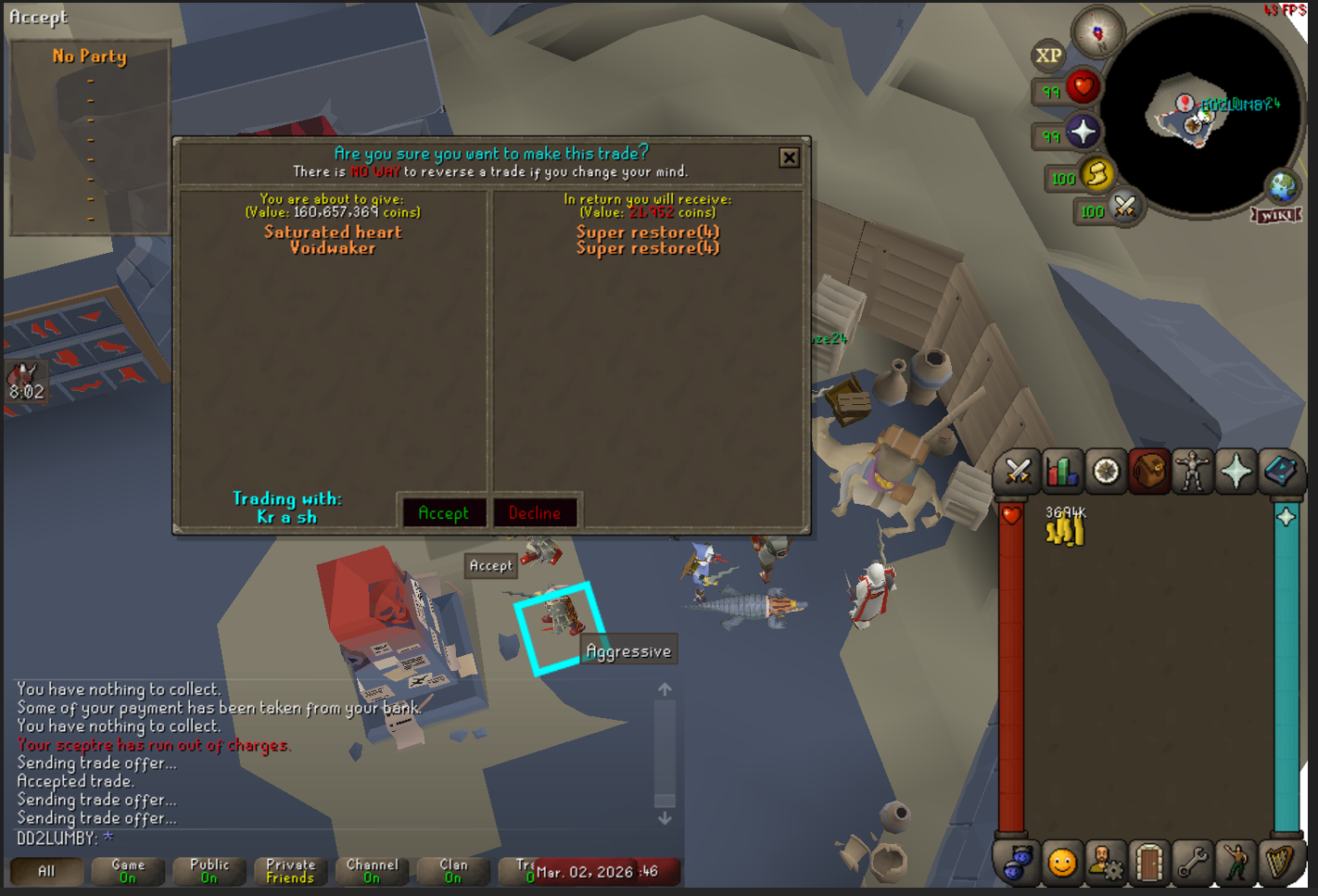
Task: Select the coins stack in inventory
Action: tap(1065, 529)
